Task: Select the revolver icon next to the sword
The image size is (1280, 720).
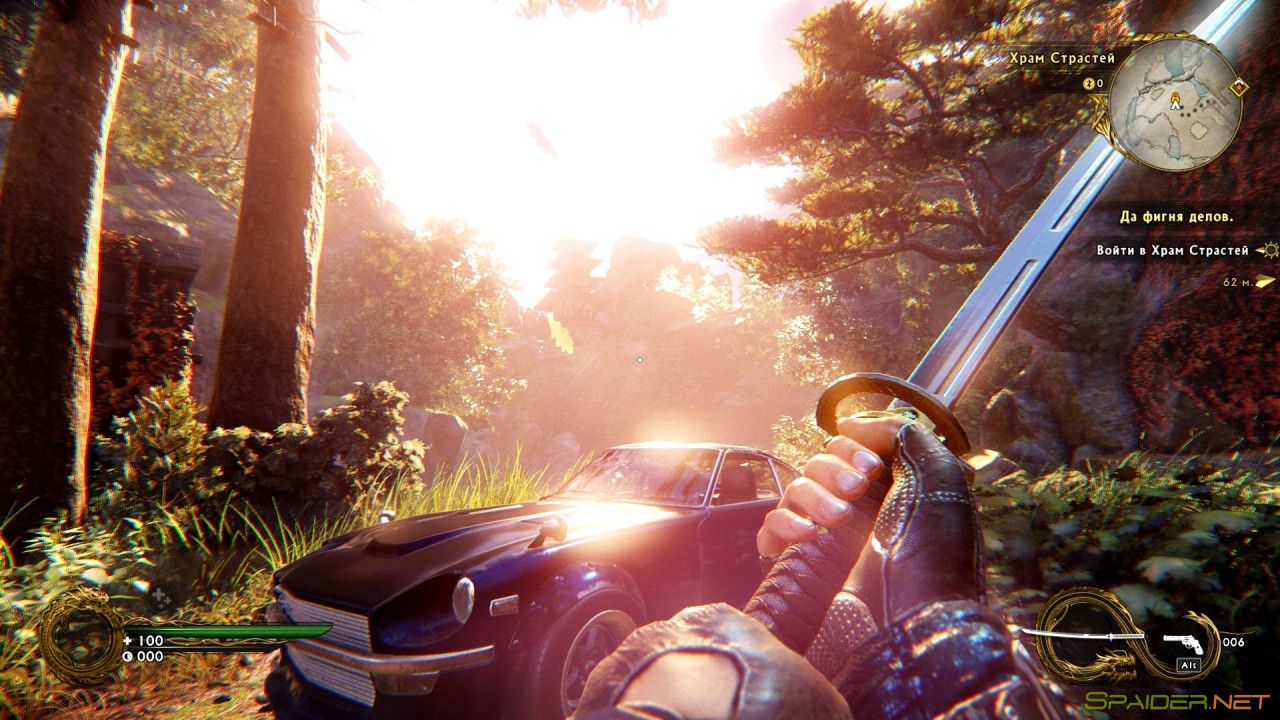Action: pos(1183,643)
